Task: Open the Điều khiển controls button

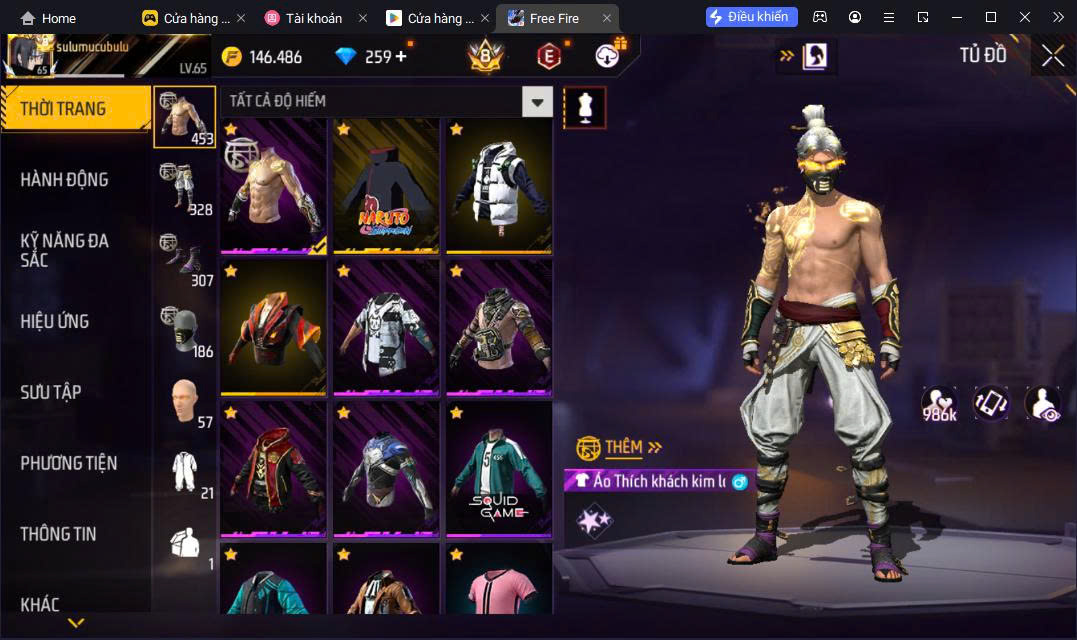Action: tap(751, 17)
